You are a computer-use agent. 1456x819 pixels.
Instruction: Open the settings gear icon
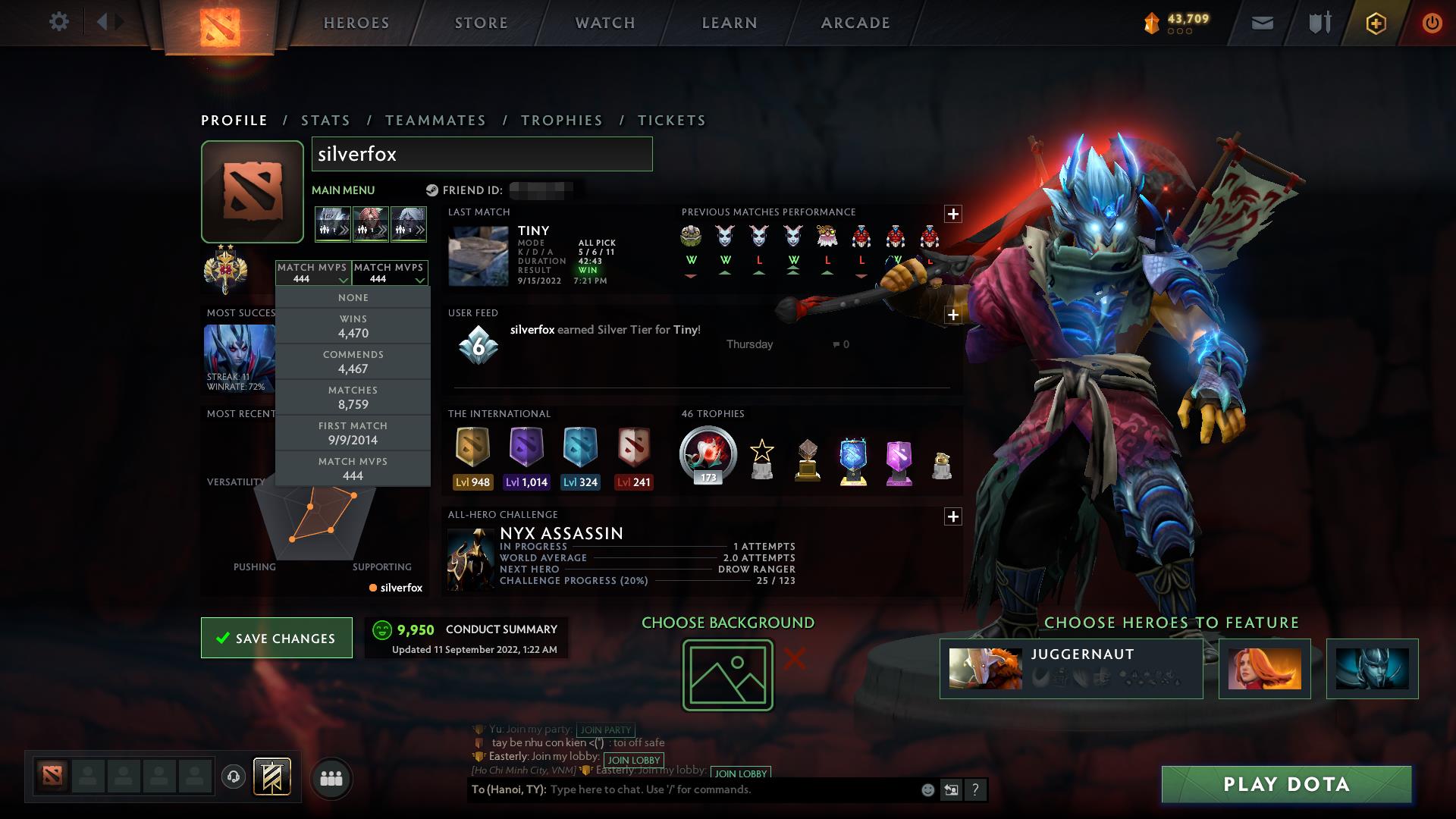click(58, 21)
